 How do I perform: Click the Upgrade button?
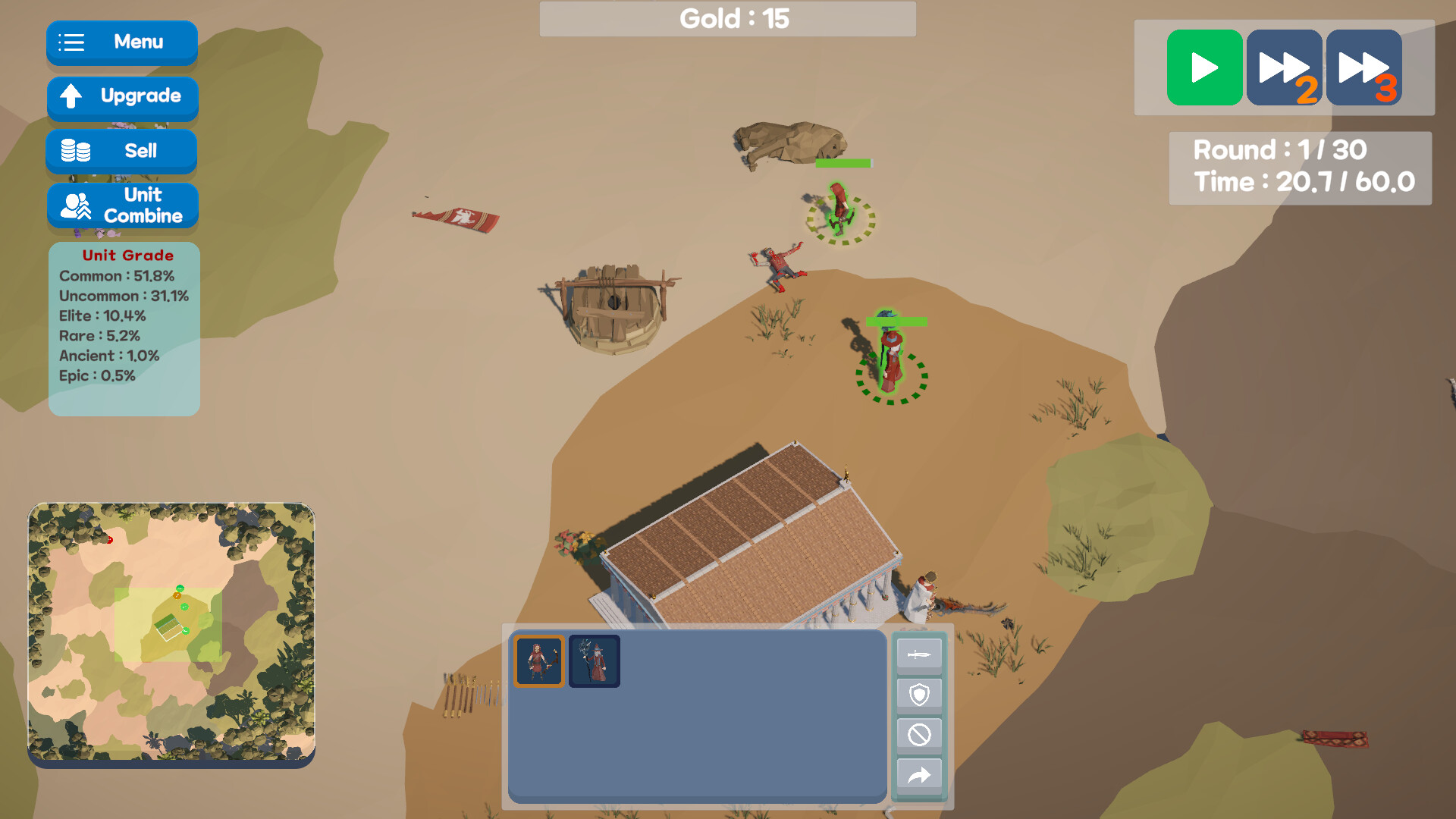point(122,97)
